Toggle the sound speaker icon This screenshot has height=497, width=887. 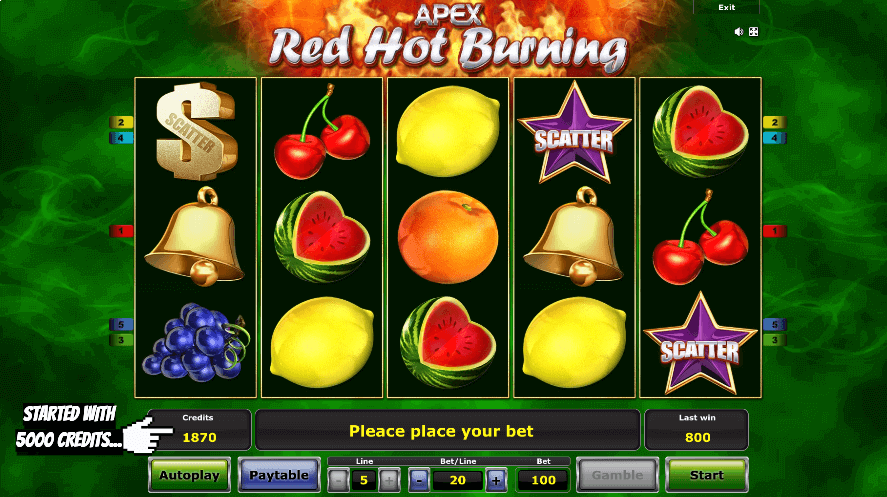739,32
